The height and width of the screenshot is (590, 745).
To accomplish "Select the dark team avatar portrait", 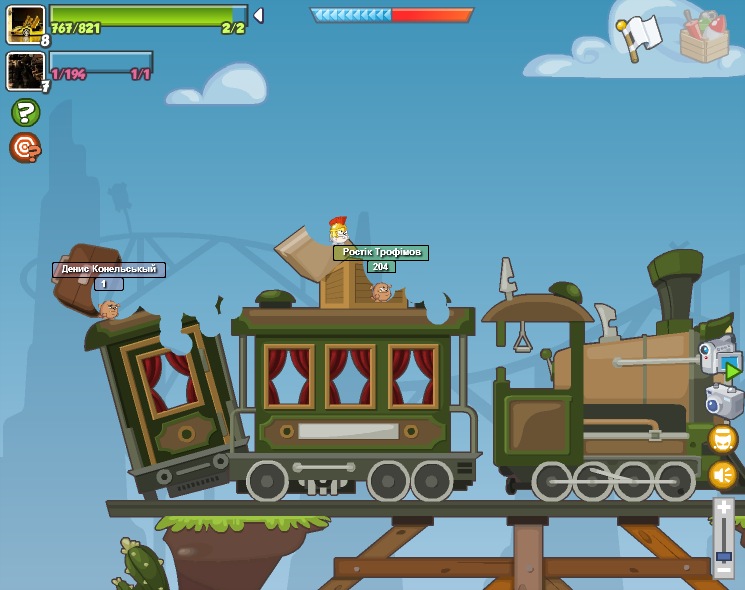I will pos(24,70).
